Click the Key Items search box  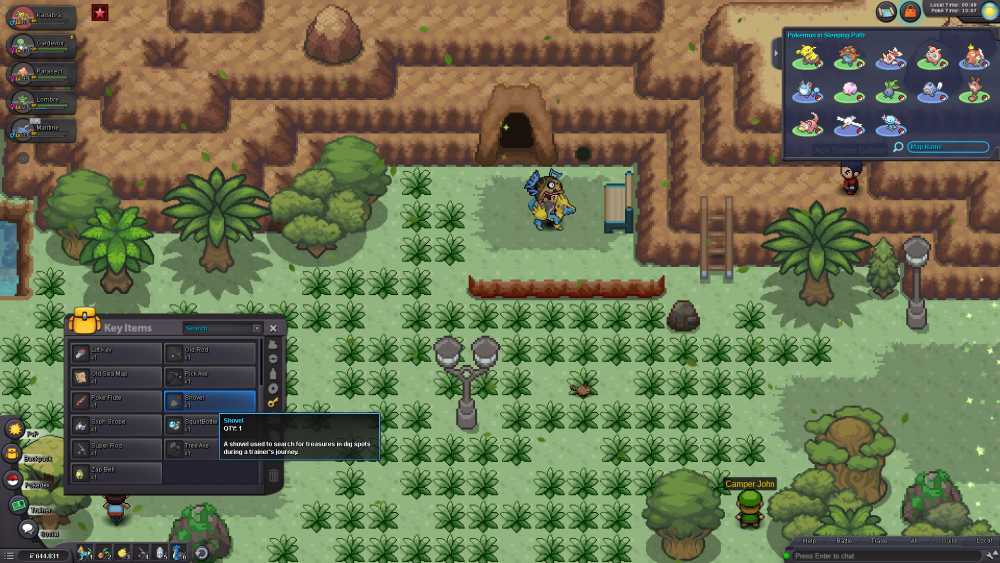221,328
